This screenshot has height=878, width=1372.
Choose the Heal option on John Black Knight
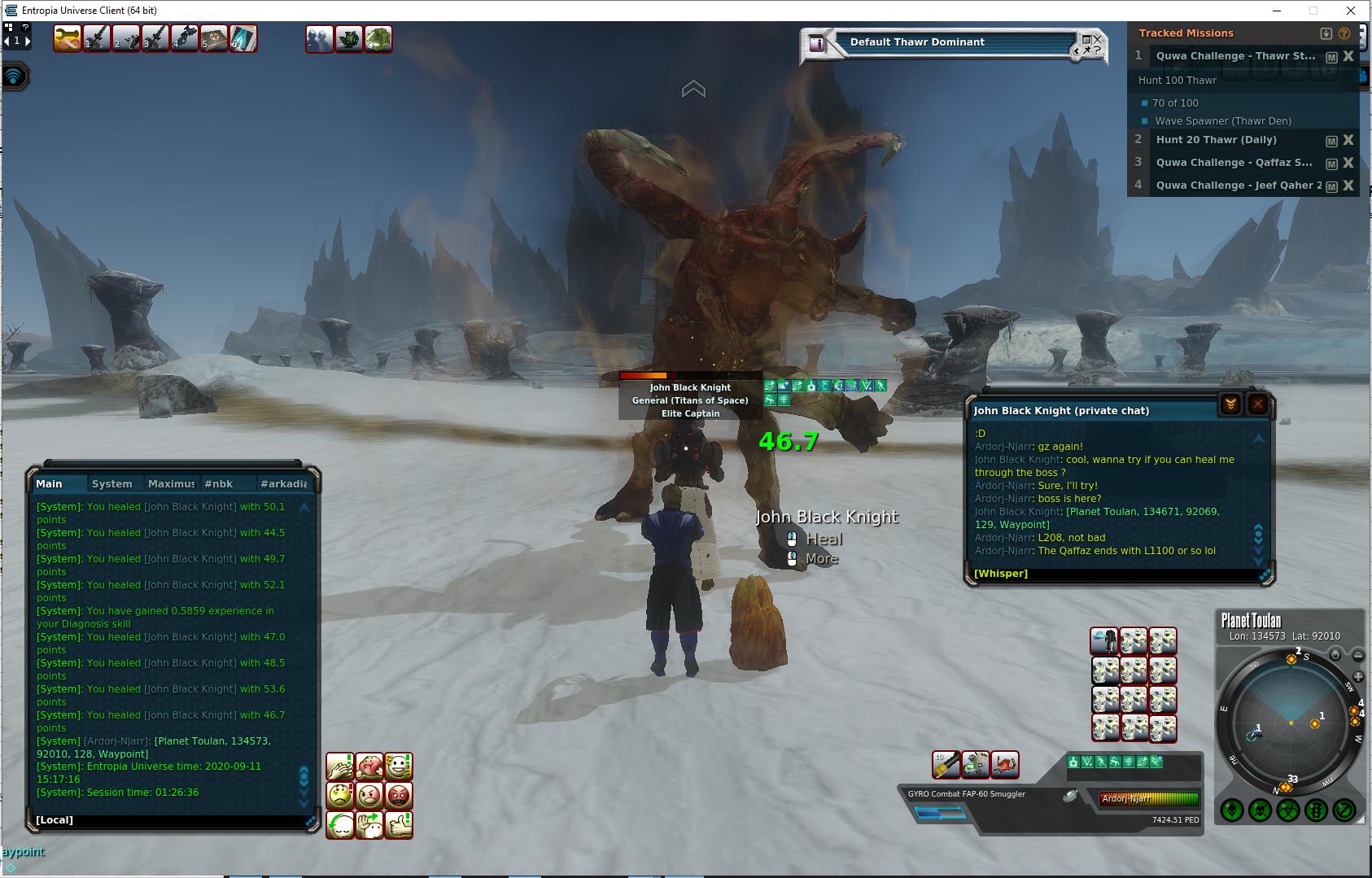pos(824,539)
